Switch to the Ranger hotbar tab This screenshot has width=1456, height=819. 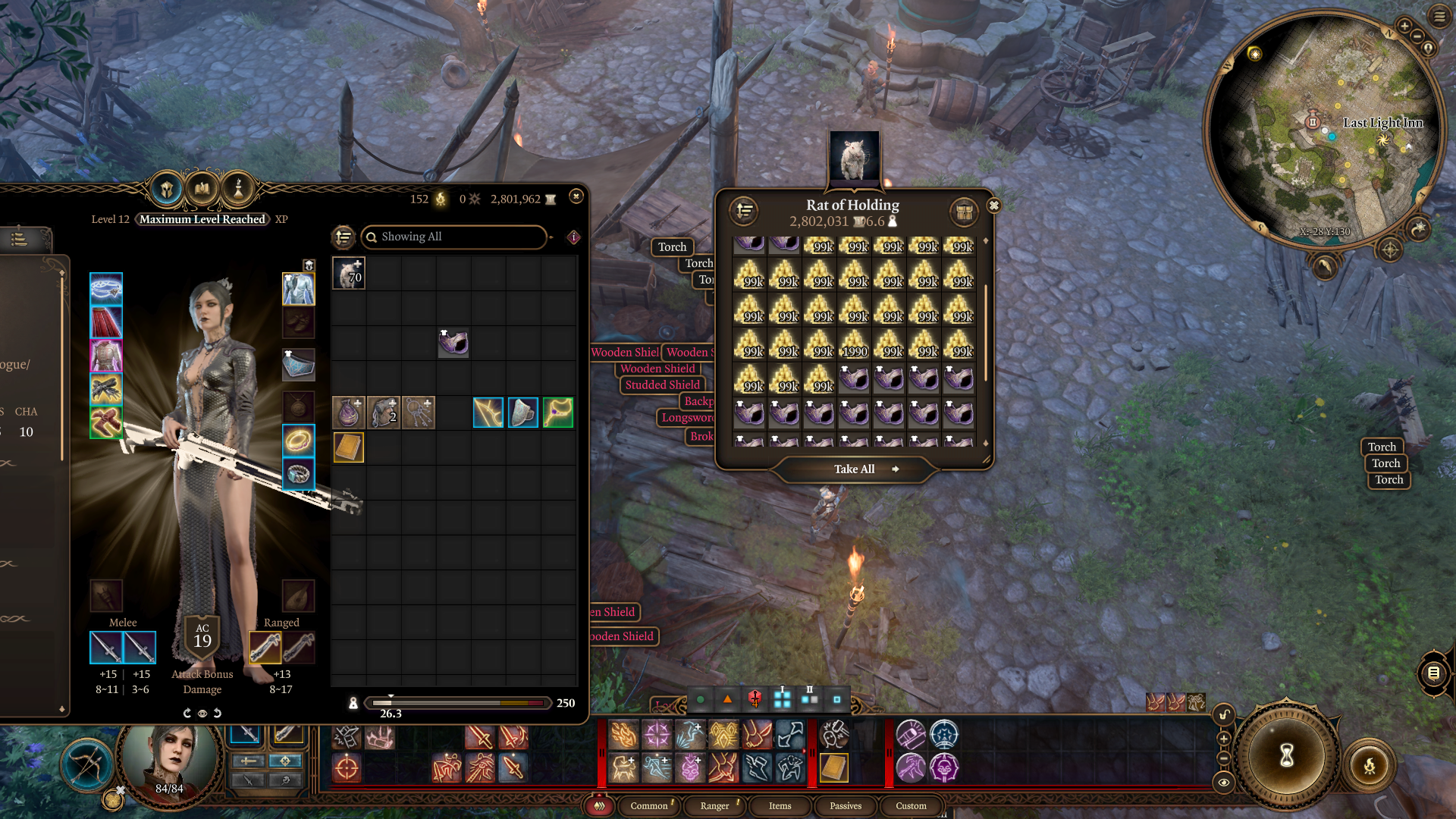coord(714,805)
